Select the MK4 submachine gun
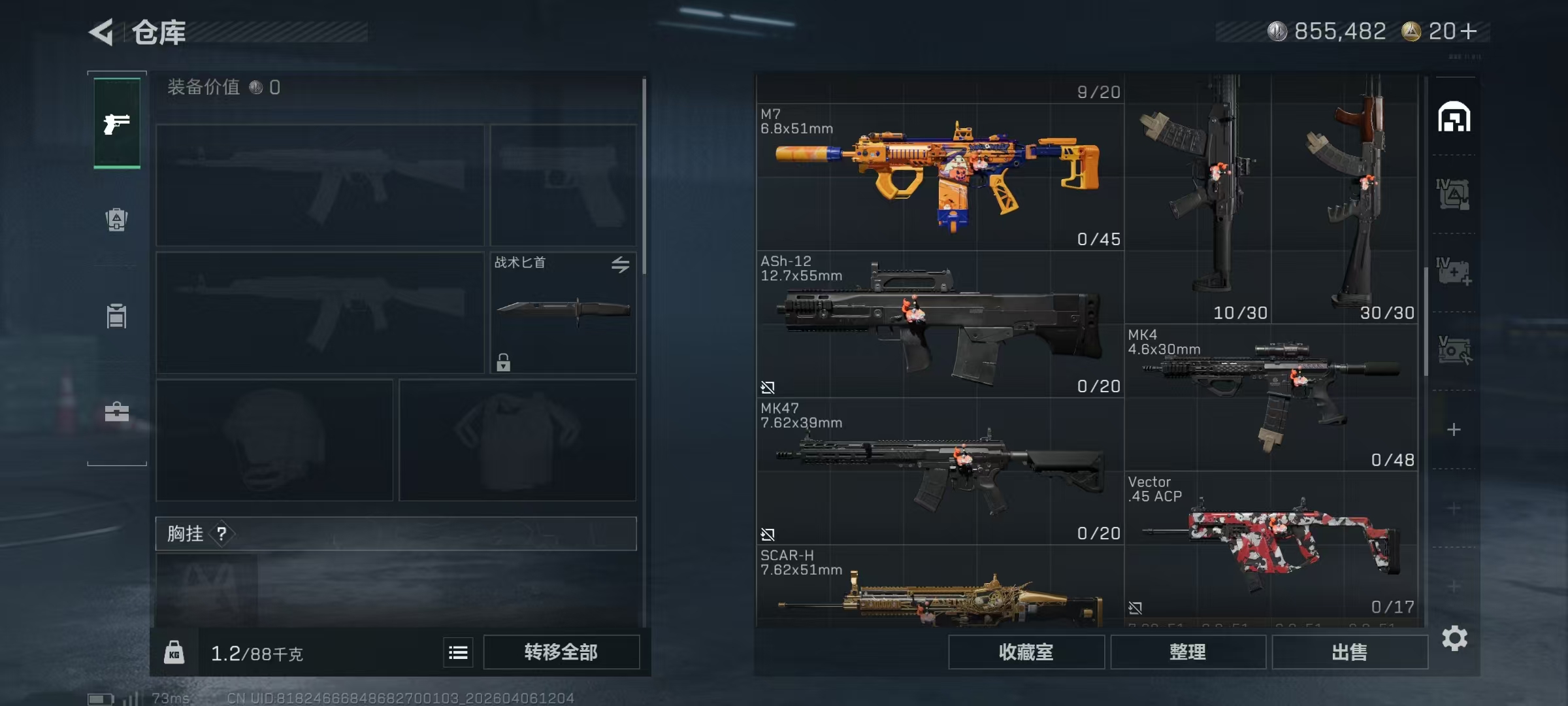Viewport: 1568px width, 706px height. pos(1271,397)
